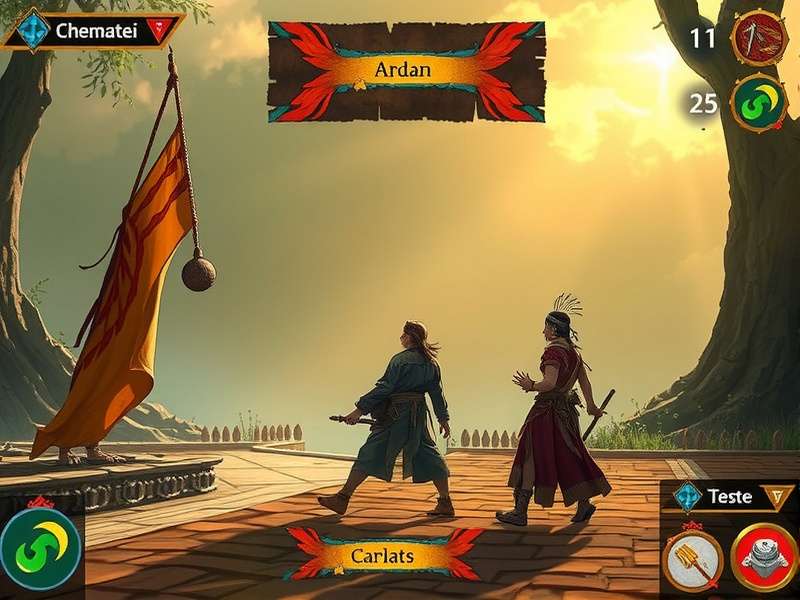Activate the green swirl icon beside 25
800x600 pixels.
point(759,103)
